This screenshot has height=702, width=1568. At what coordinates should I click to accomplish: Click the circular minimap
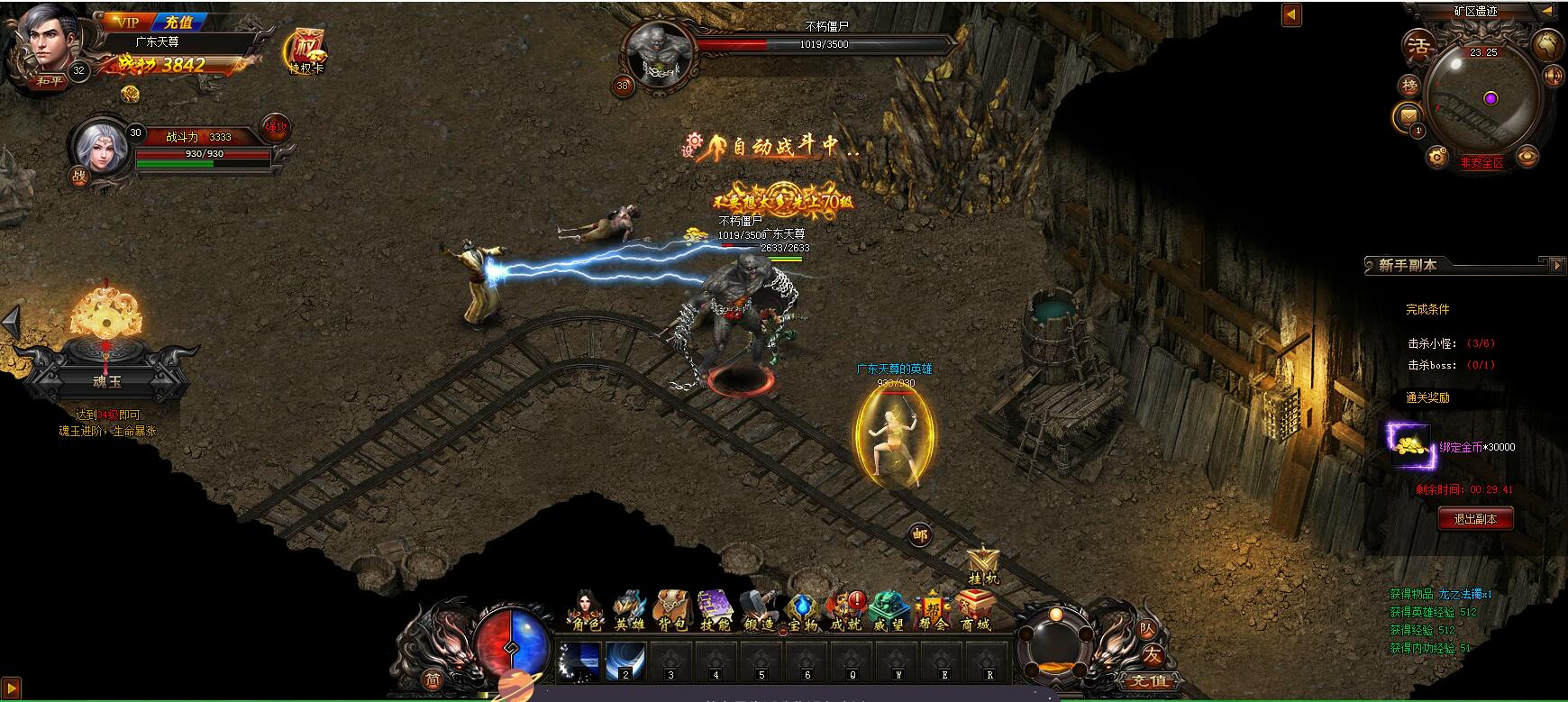tap(1483, 96)
